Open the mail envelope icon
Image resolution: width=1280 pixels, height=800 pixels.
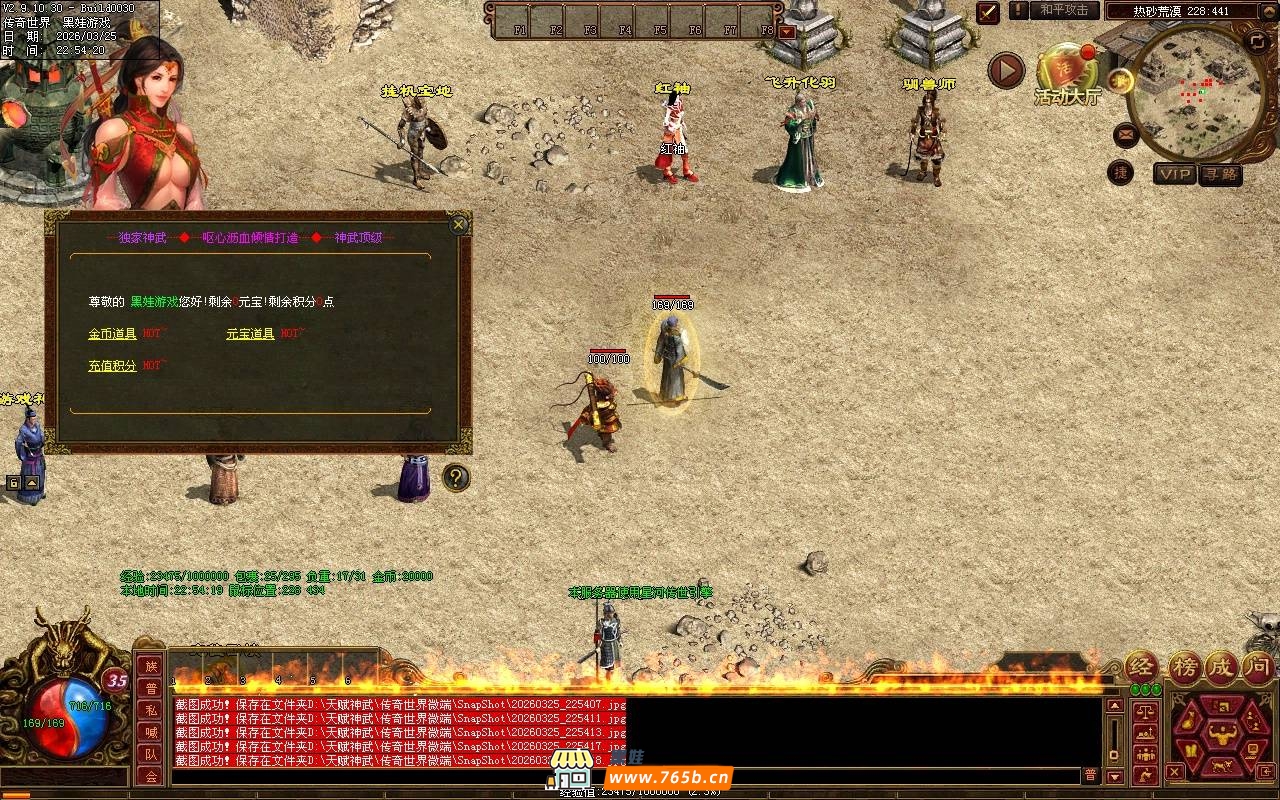click(x=1125, y=132)
